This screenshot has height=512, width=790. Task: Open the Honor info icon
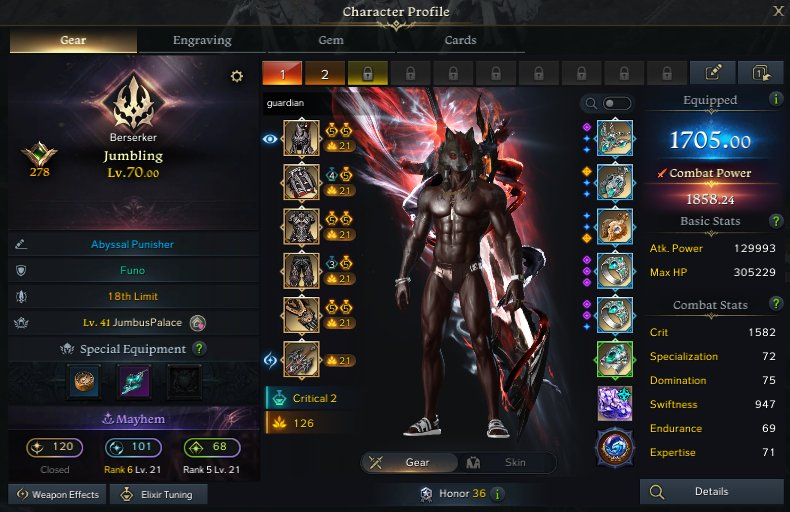coord(498,494)
